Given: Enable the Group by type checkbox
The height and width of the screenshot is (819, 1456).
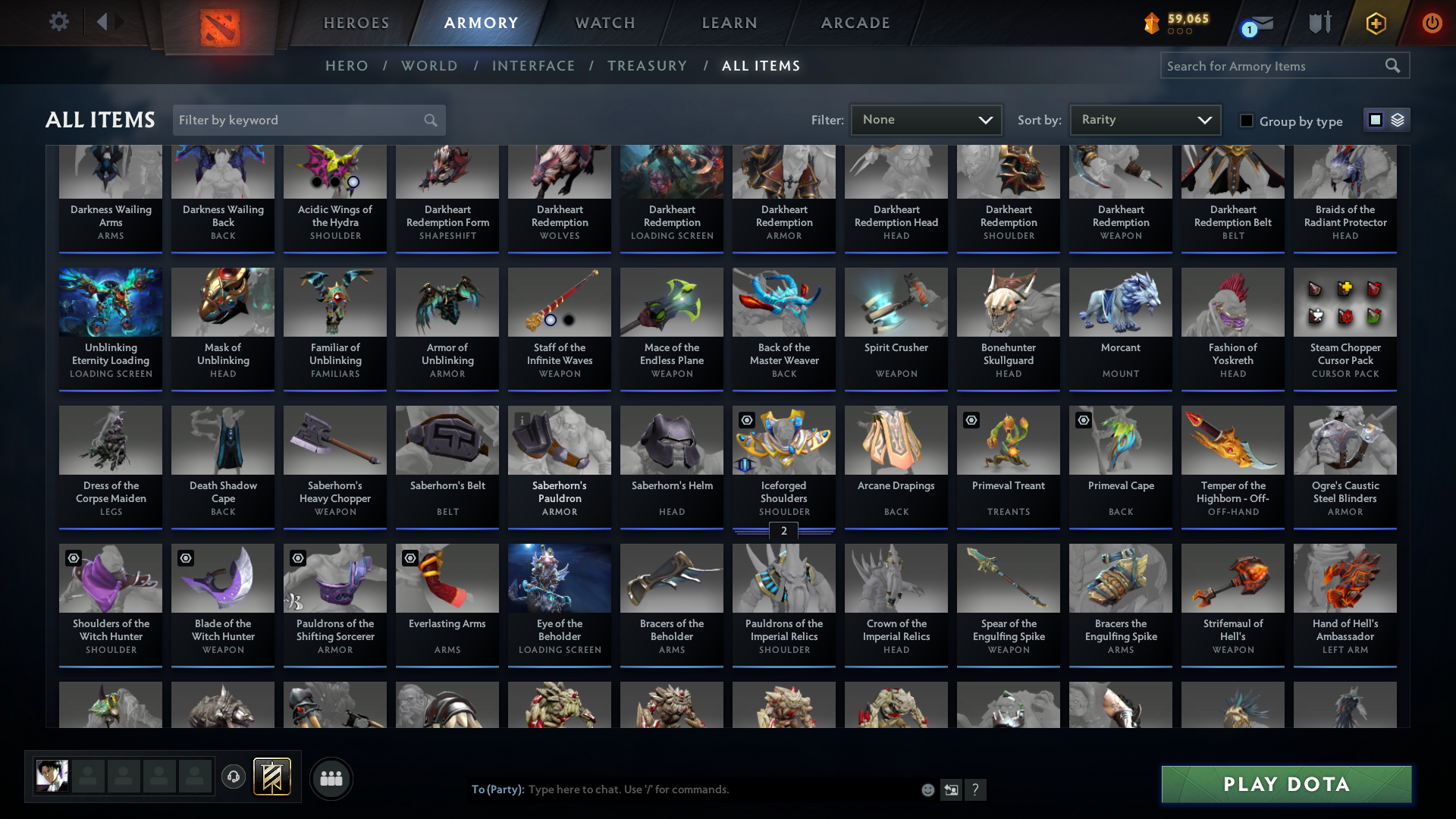Looking at the screenshot, I should pyautogui.click(x=1246, y=120).
